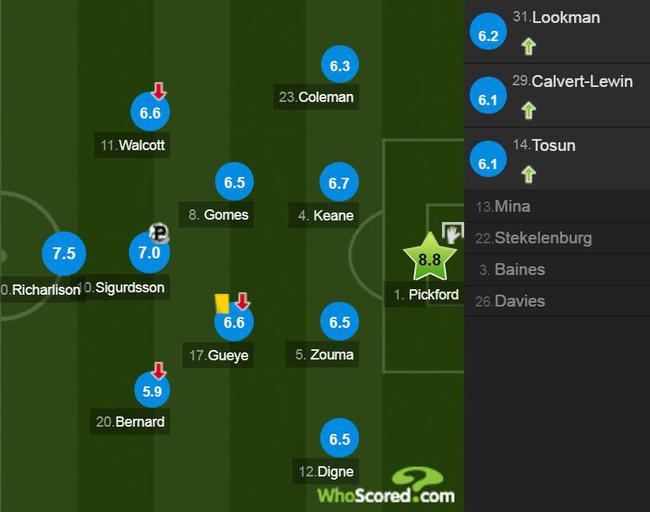Choose Richarlison's 7.5 rating circle

[63, 253]
